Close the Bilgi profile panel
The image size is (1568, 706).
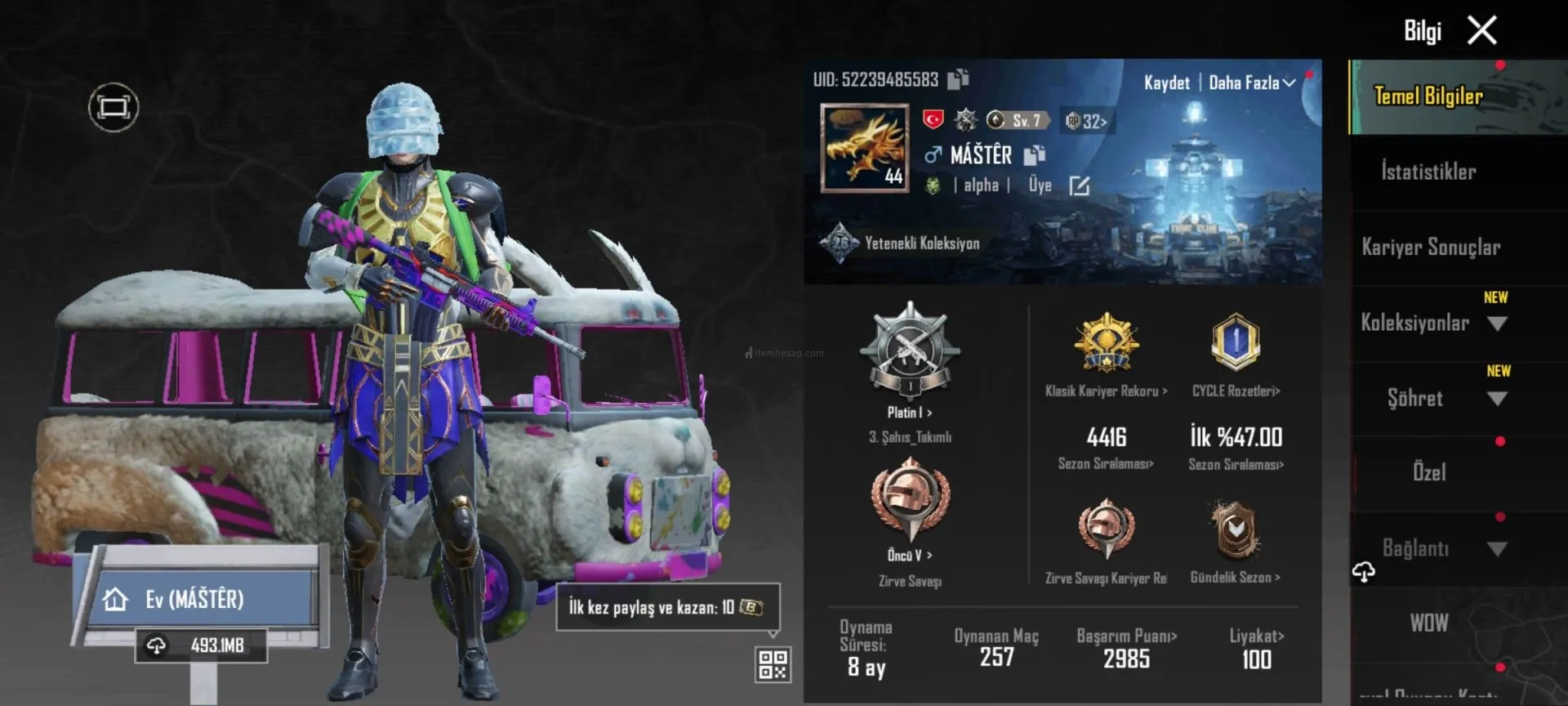[1481, 31]
